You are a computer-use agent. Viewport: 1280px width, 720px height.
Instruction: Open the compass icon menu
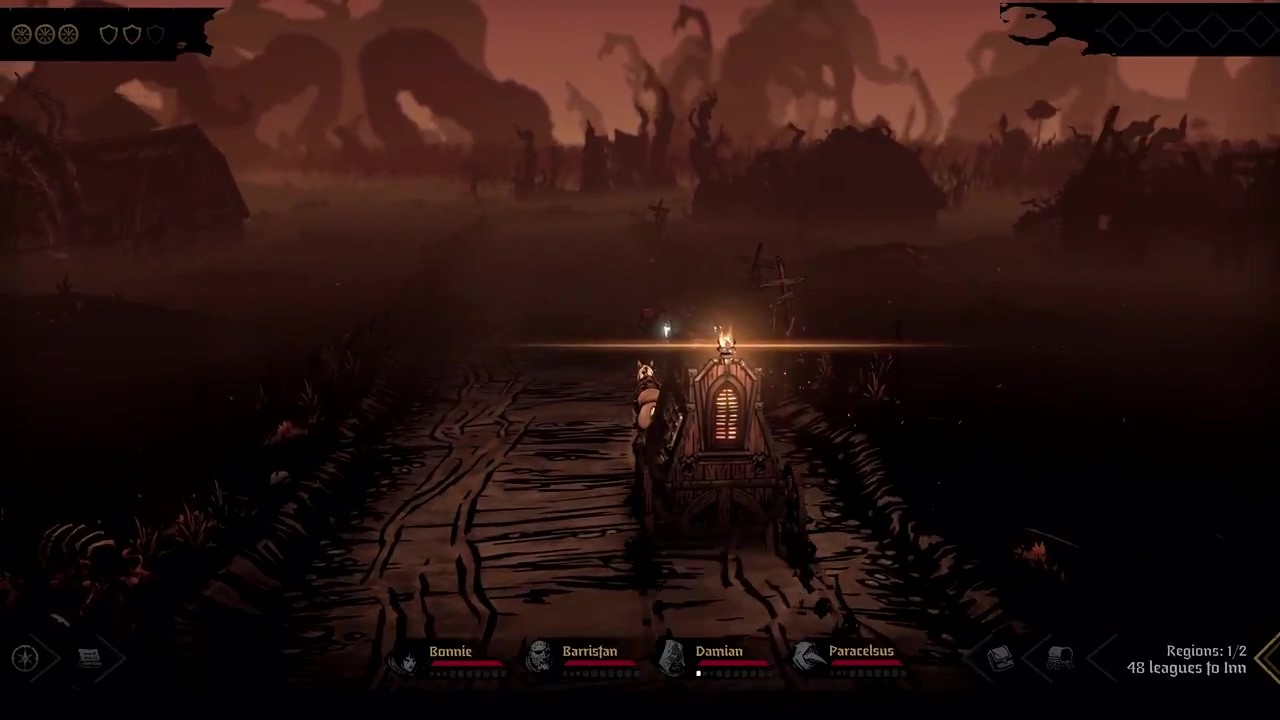point(25,658)
